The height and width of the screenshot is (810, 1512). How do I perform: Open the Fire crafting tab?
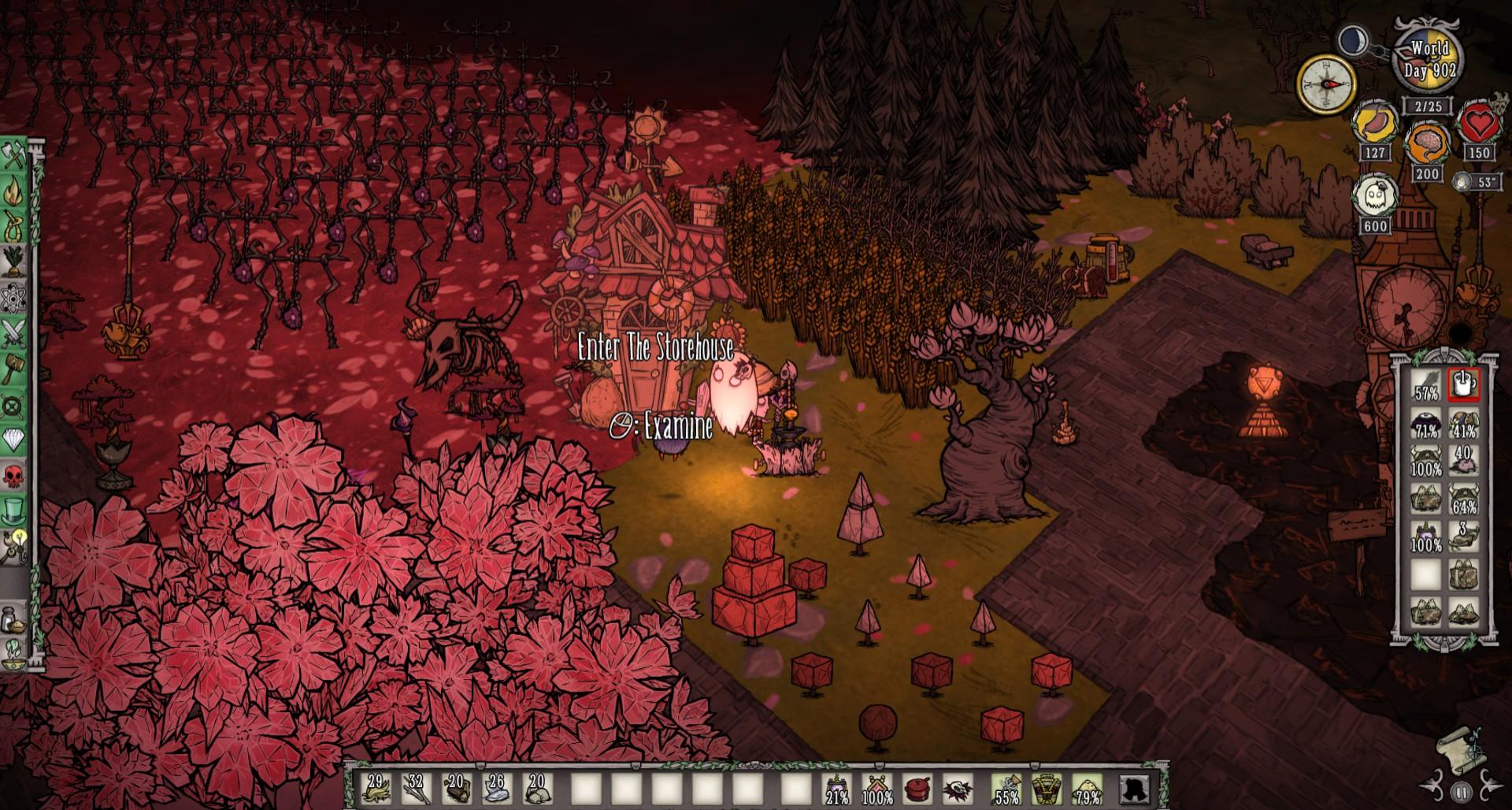pos(15,191)
